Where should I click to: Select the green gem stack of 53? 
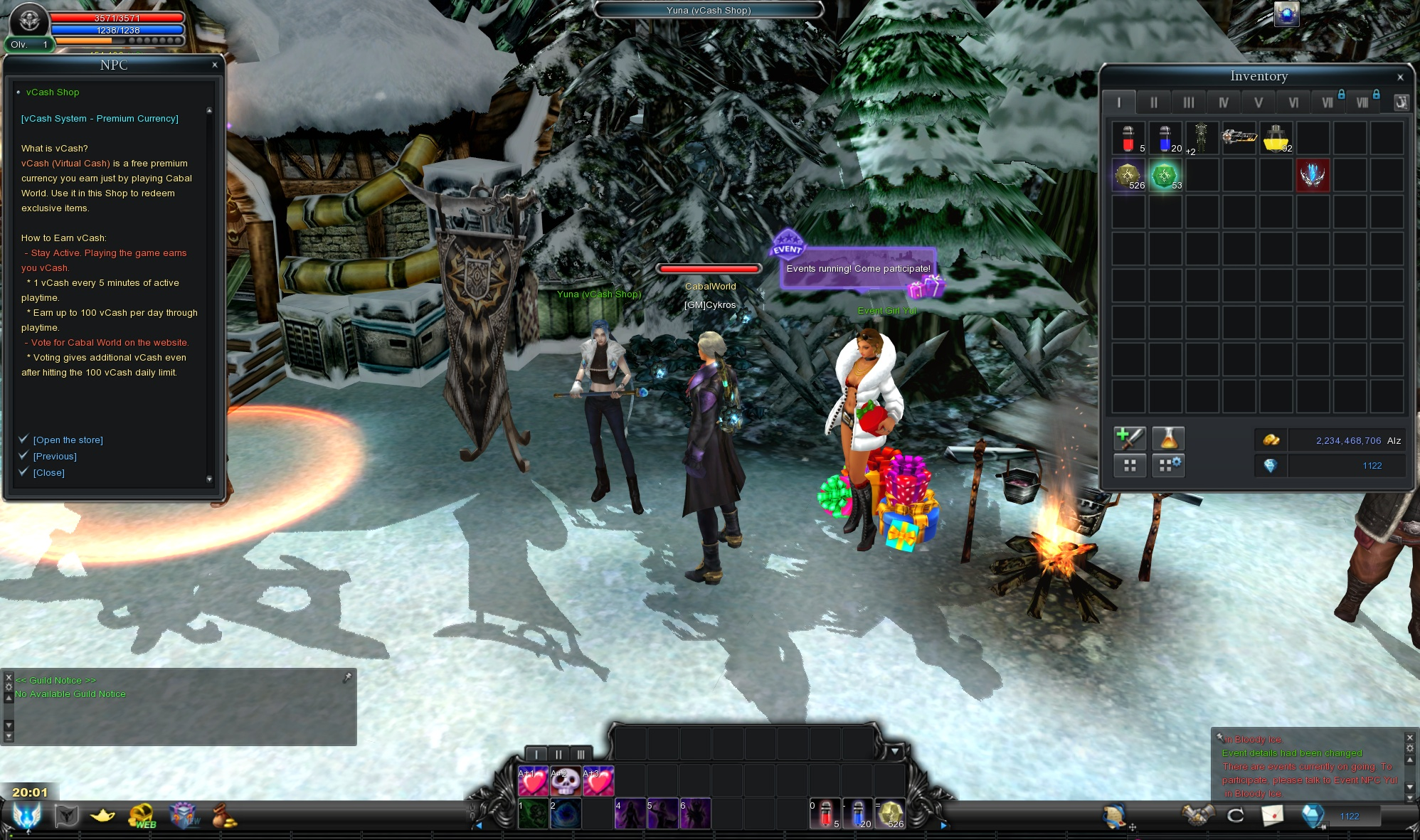point(1165,175)
